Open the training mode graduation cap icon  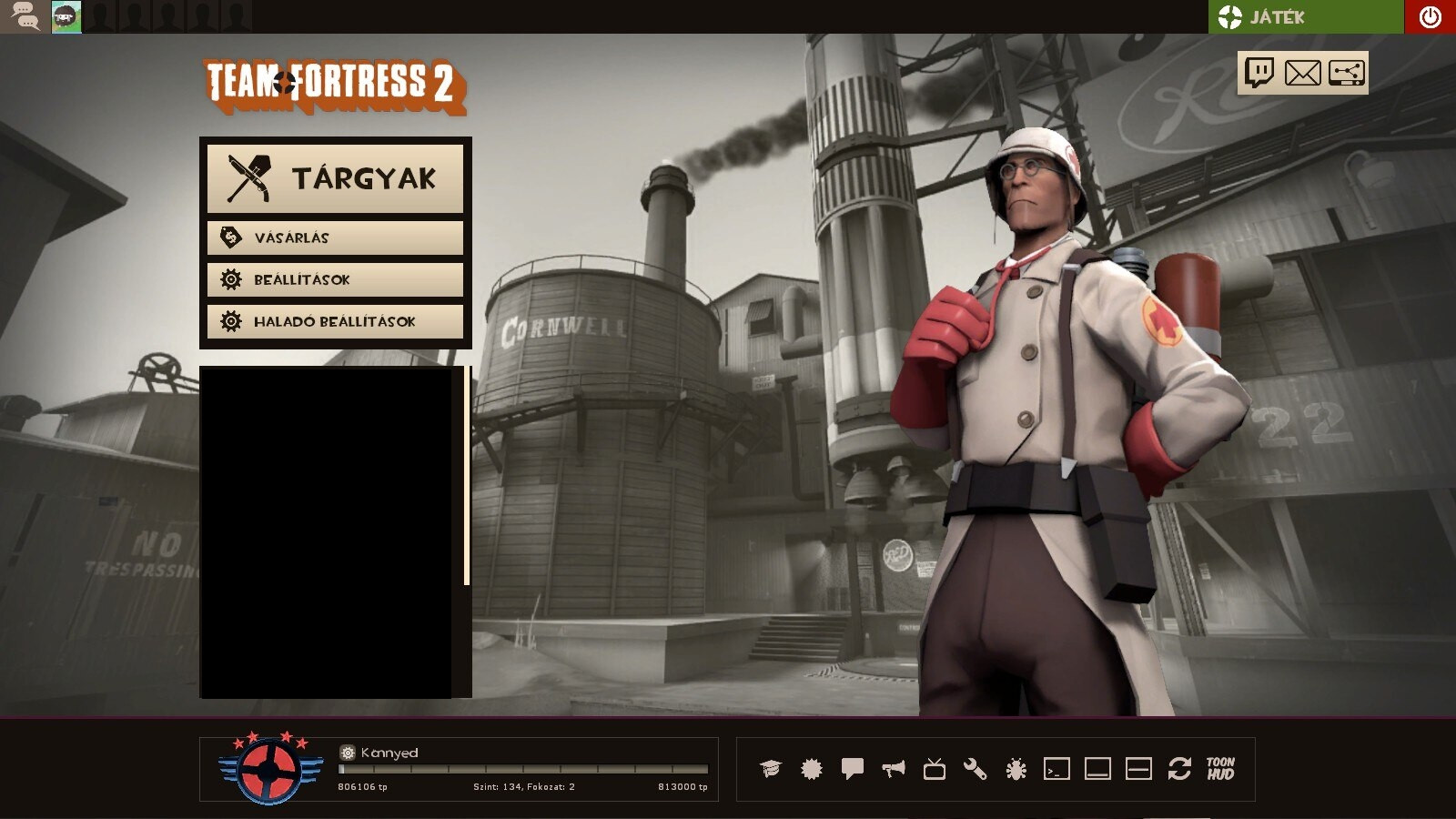click(x=773, y=770)
